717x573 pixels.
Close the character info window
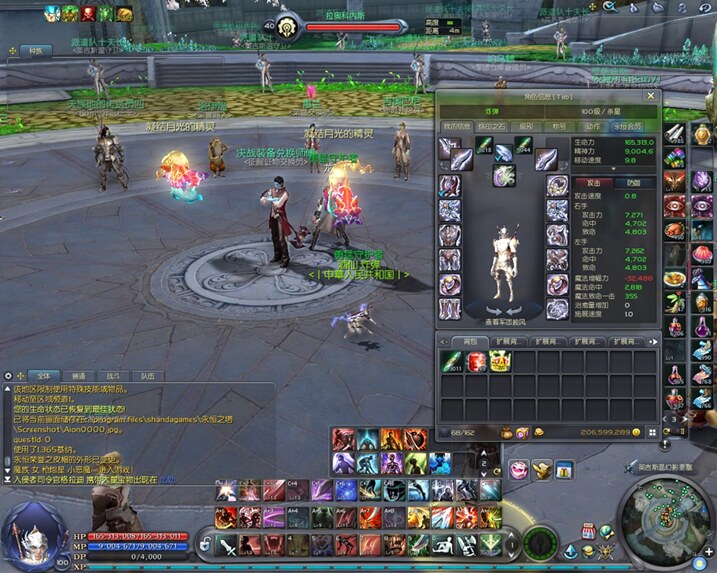650,96
